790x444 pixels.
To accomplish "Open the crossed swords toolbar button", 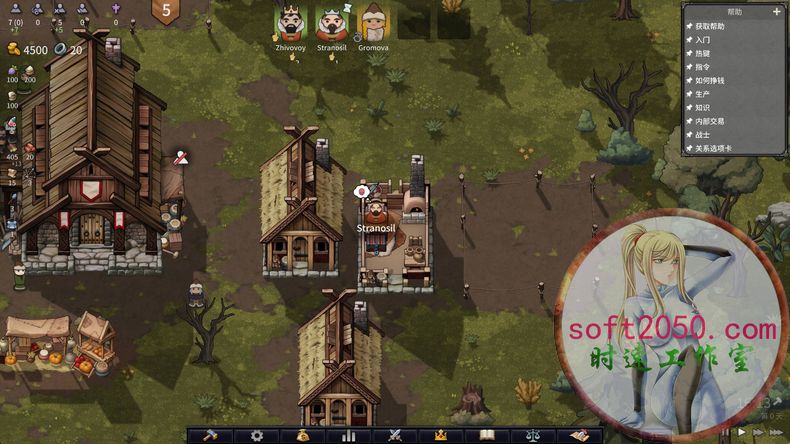I will point(395,436).
